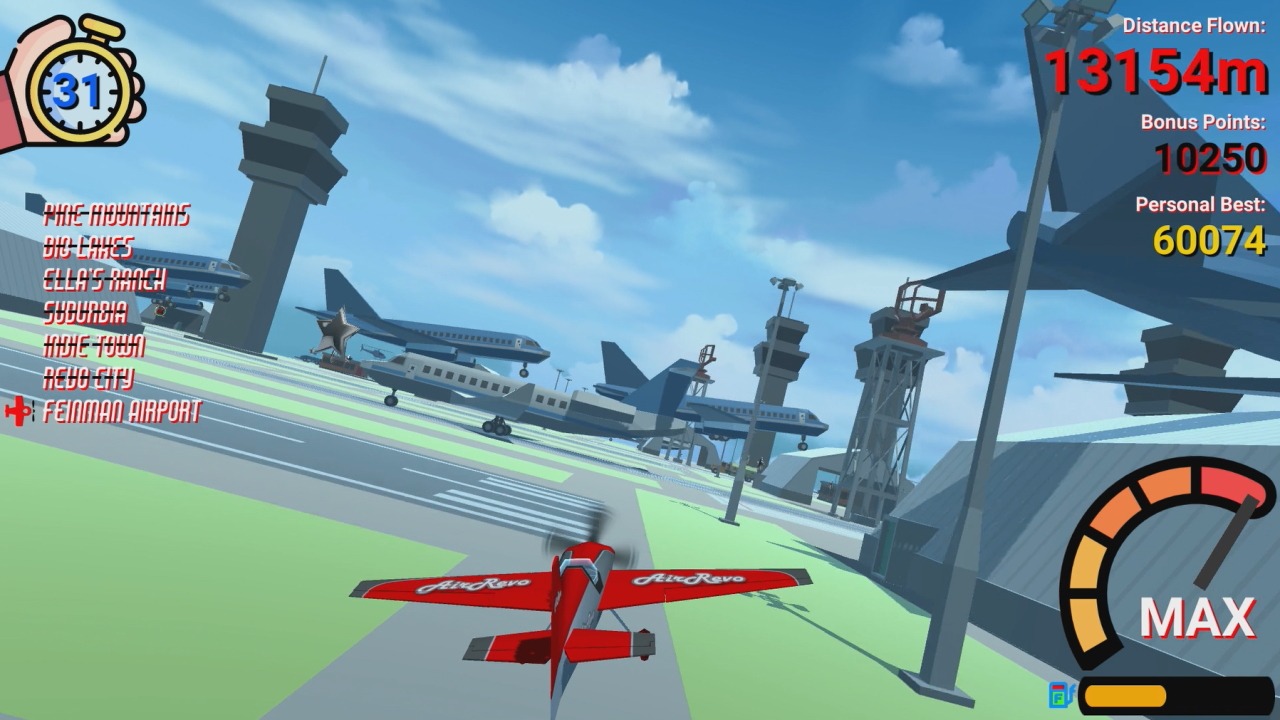Select Suburbia from the destination list
Viewport: 1280px width, 720px height.
(x=85, y=313)
